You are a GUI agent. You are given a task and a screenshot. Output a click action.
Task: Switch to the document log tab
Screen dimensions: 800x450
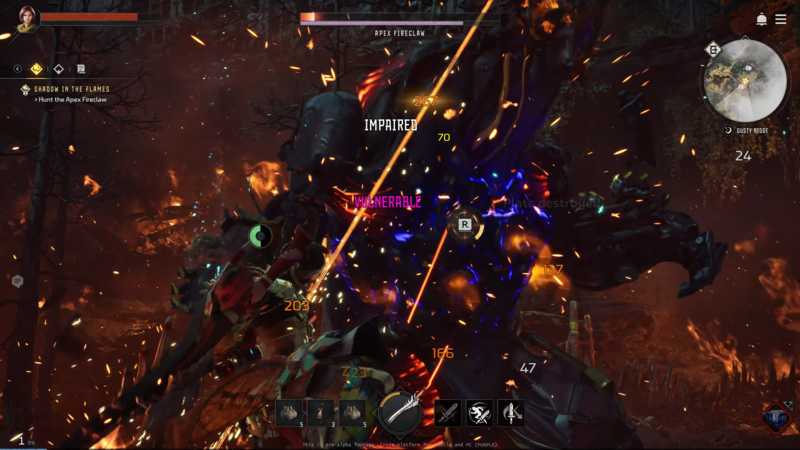point(81,69)
